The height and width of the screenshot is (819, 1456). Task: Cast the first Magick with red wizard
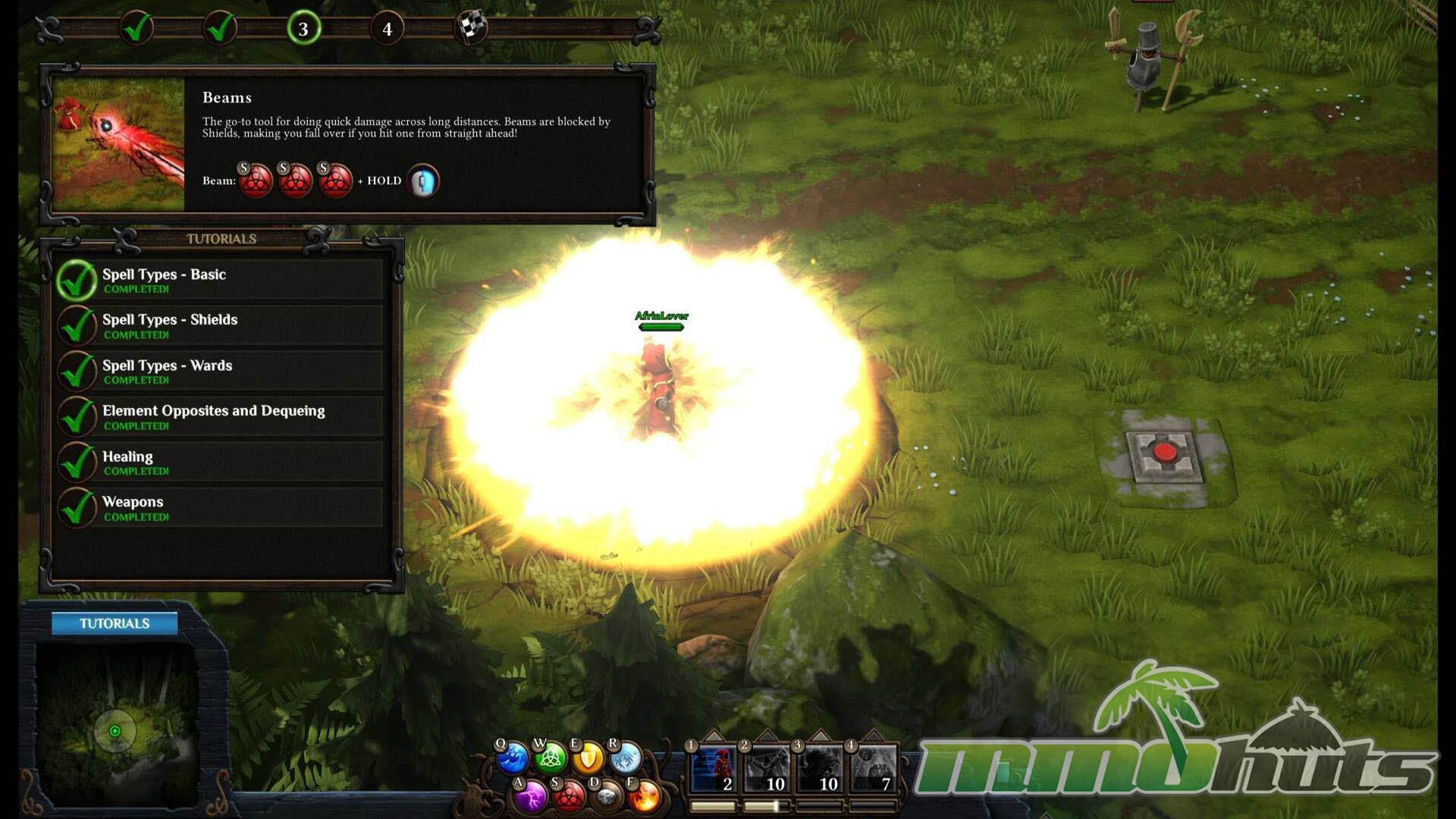click(714, 770)
